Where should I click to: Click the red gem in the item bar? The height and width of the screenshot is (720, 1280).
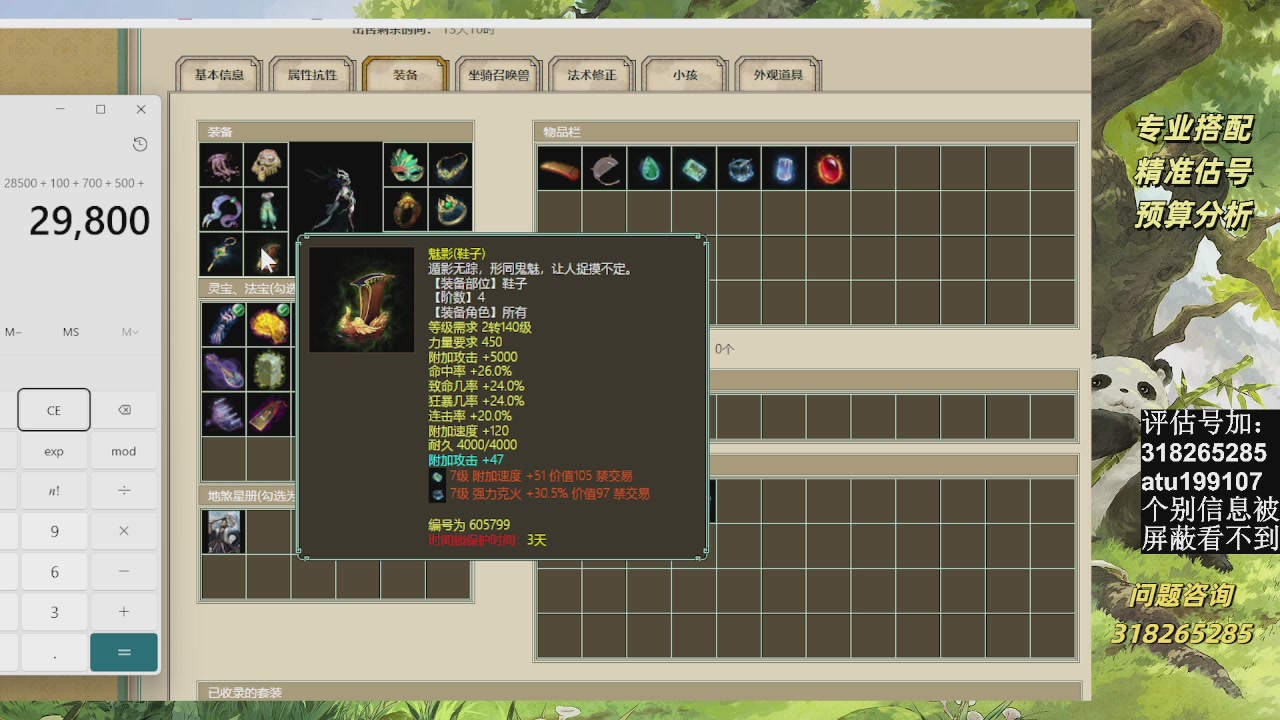828,169
